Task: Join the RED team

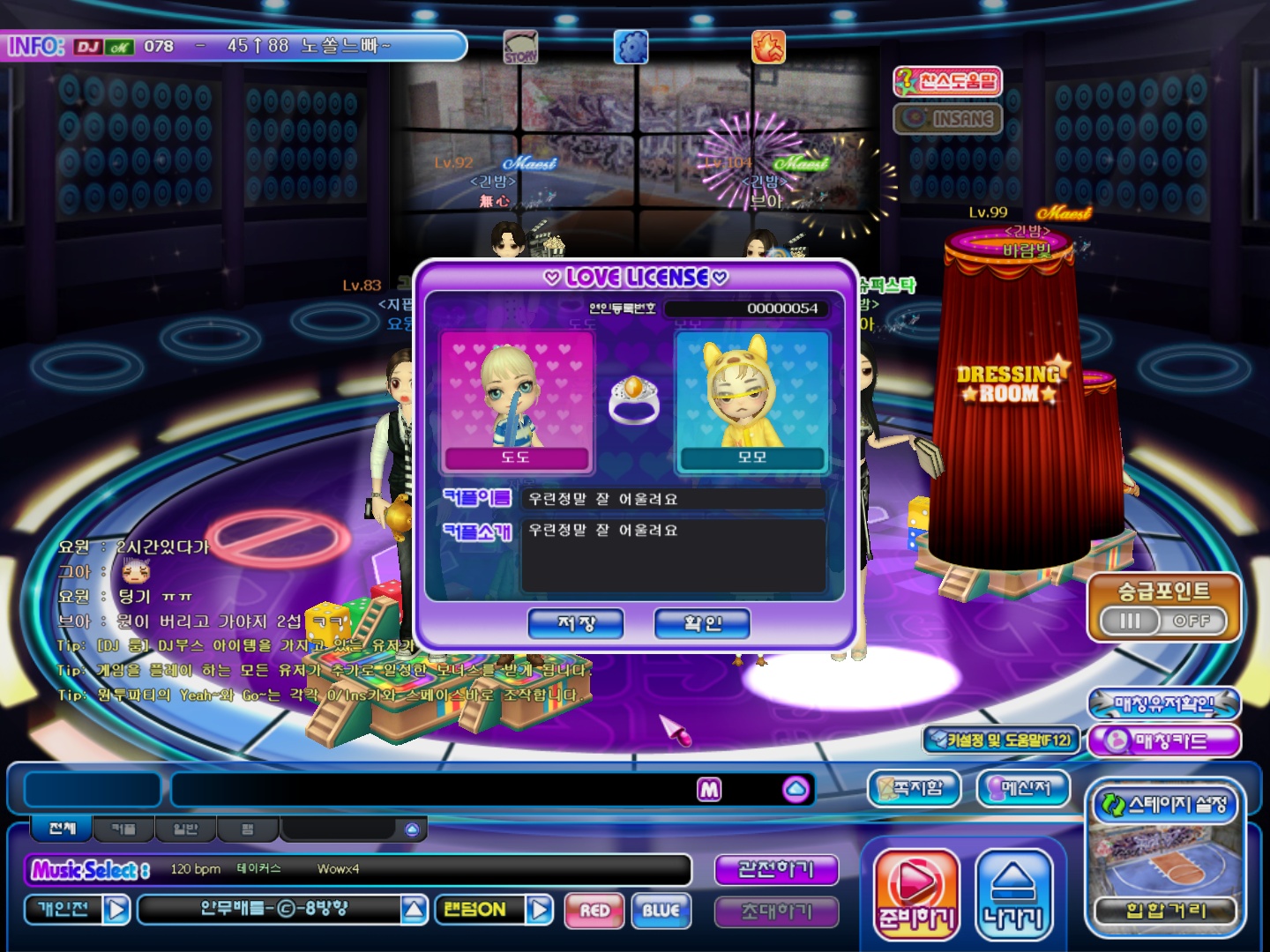Action: [x=595, y=911]
